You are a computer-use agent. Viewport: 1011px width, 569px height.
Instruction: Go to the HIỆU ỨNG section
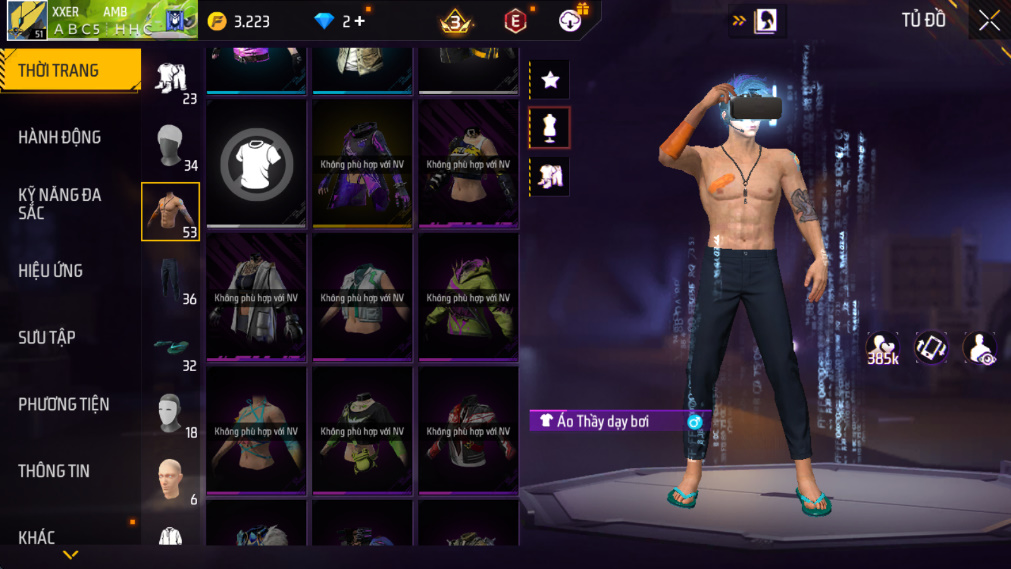point(51,270)
